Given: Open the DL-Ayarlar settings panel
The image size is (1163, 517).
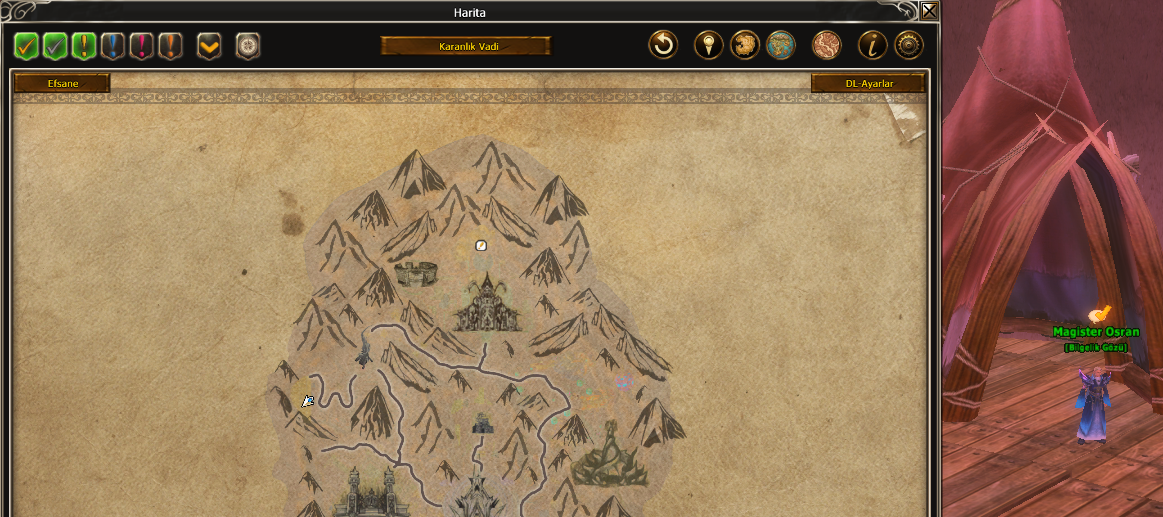Looking at the screenshot, I should pos(868,84).
